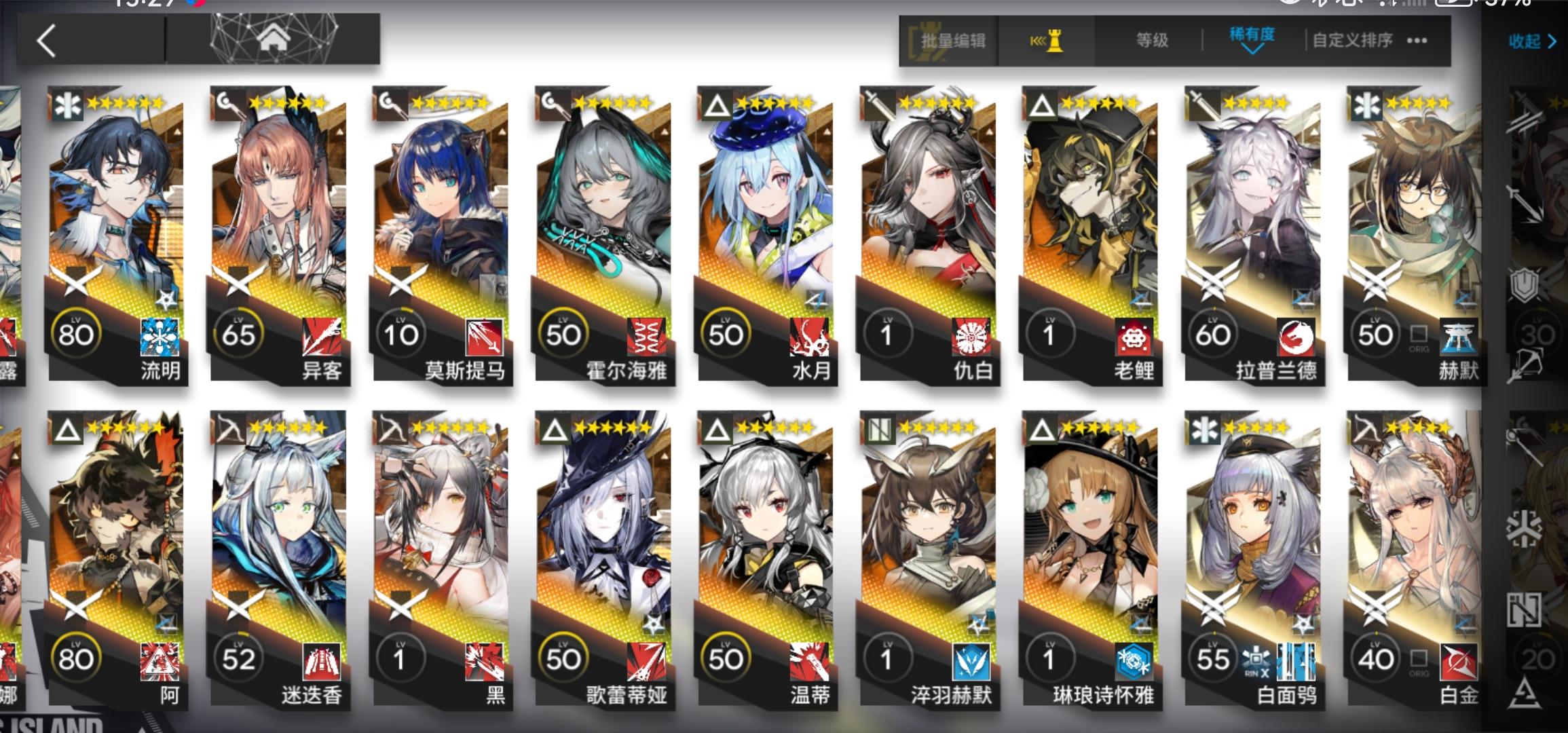Click the home icon at the top left

tap(273, 41)
